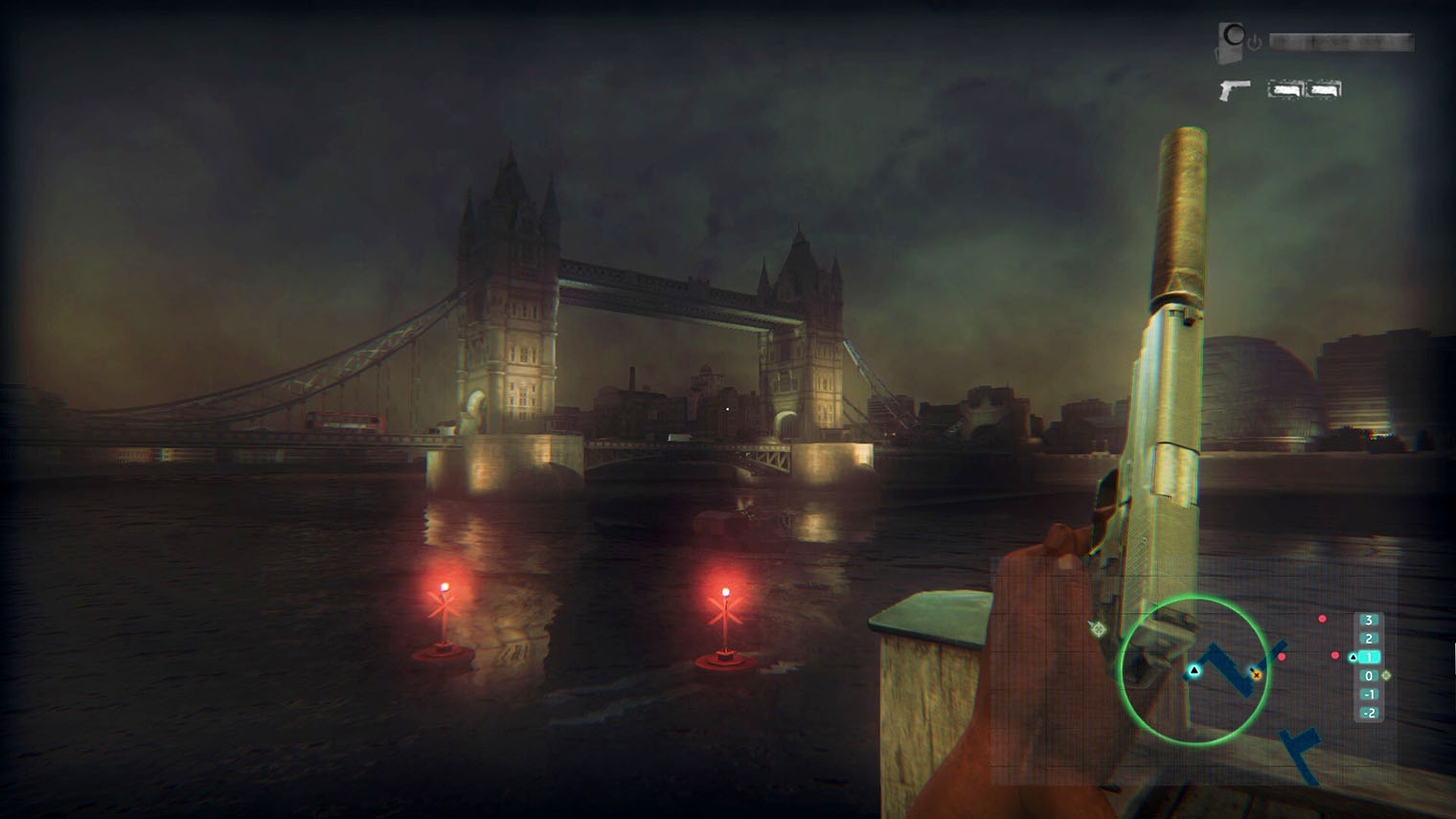Click the first spare magazine icon
The image size is (1456, 819).
coord(1285,88)
